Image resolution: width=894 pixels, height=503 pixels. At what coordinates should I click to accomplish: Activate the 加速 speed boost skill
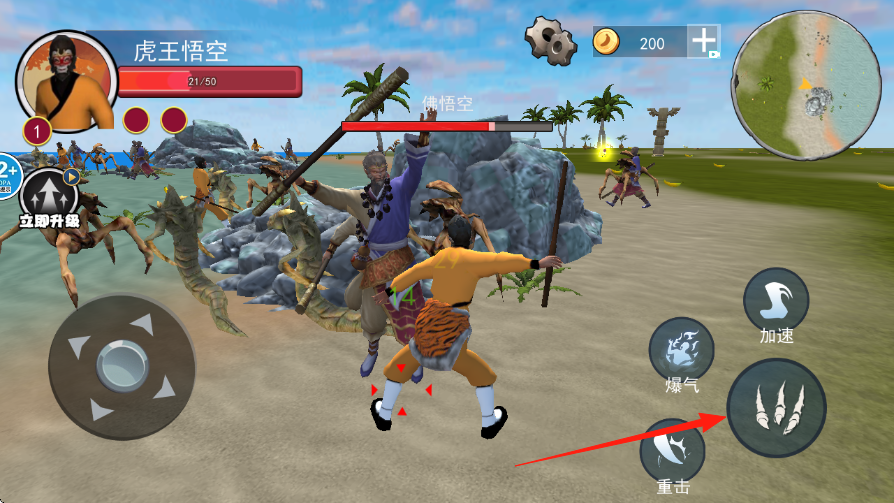776,300
